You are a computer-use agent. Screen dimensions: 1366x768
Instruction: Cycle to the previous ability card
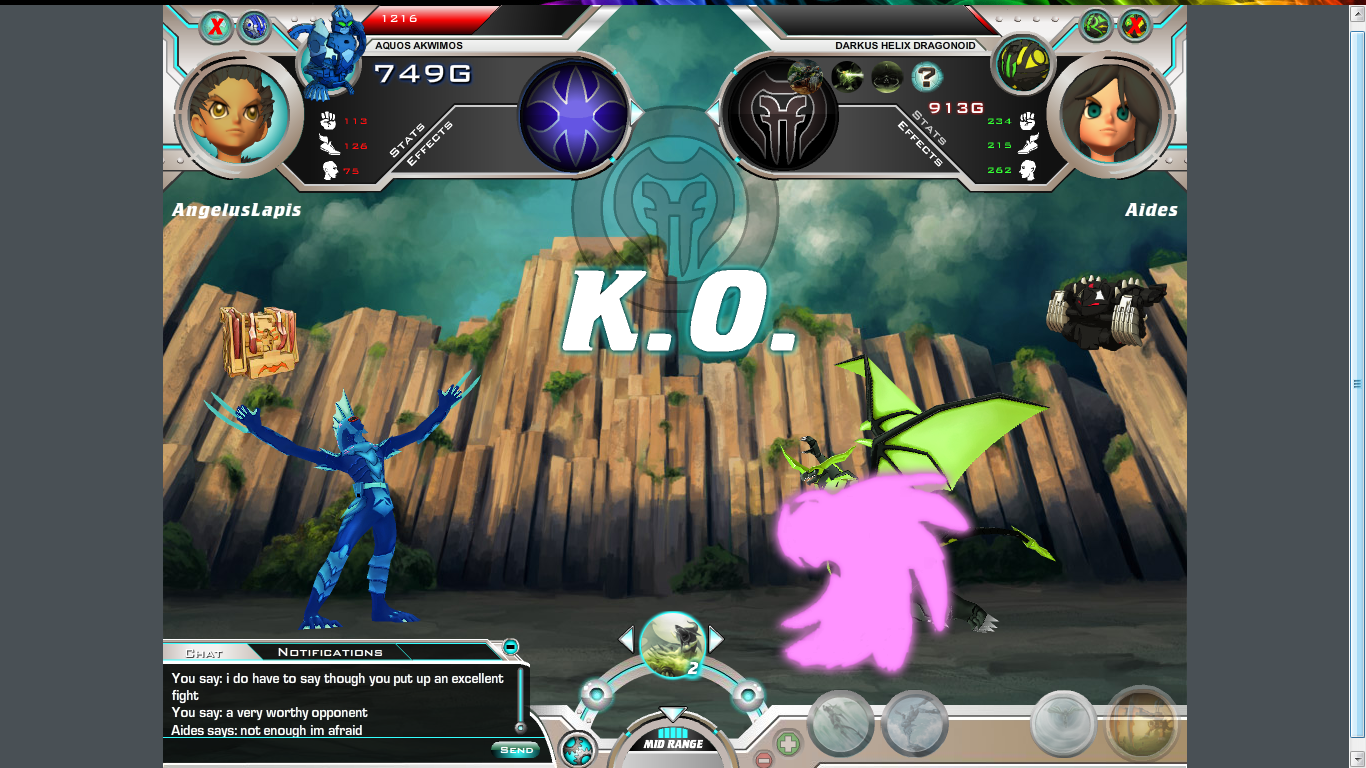pos(626,639)
